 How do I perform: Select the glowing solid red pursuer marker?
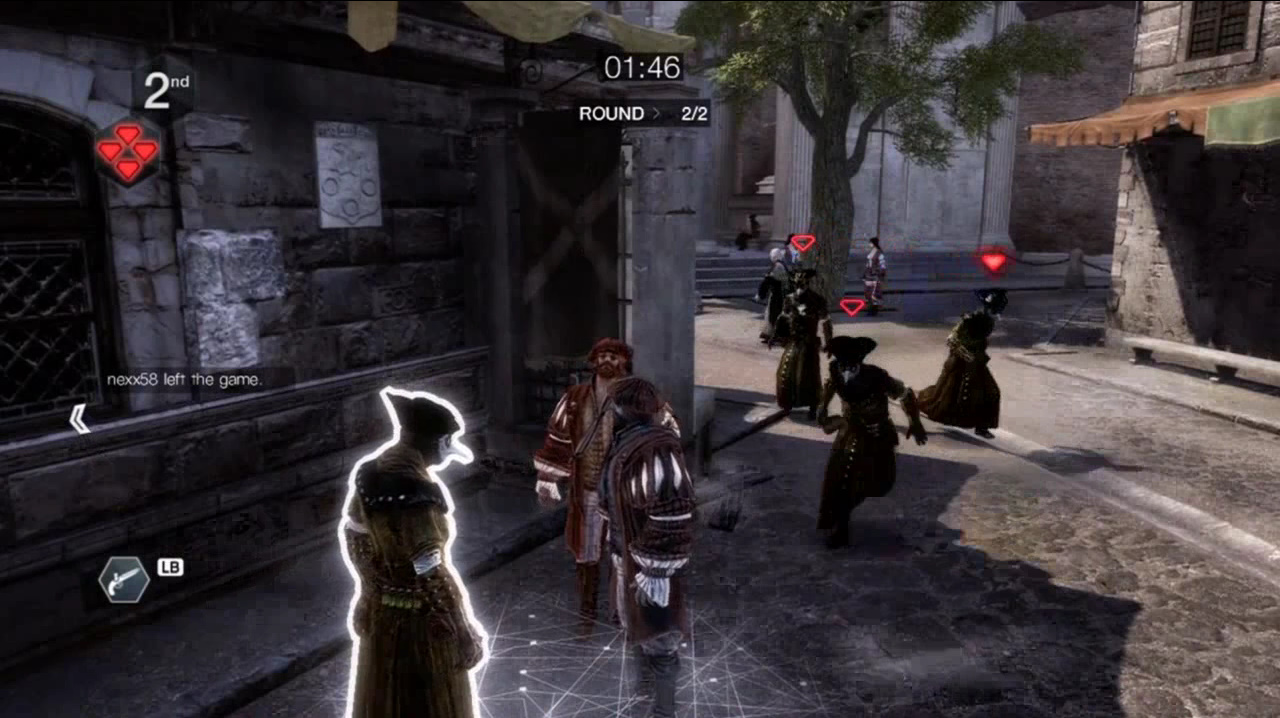(993, 262)
